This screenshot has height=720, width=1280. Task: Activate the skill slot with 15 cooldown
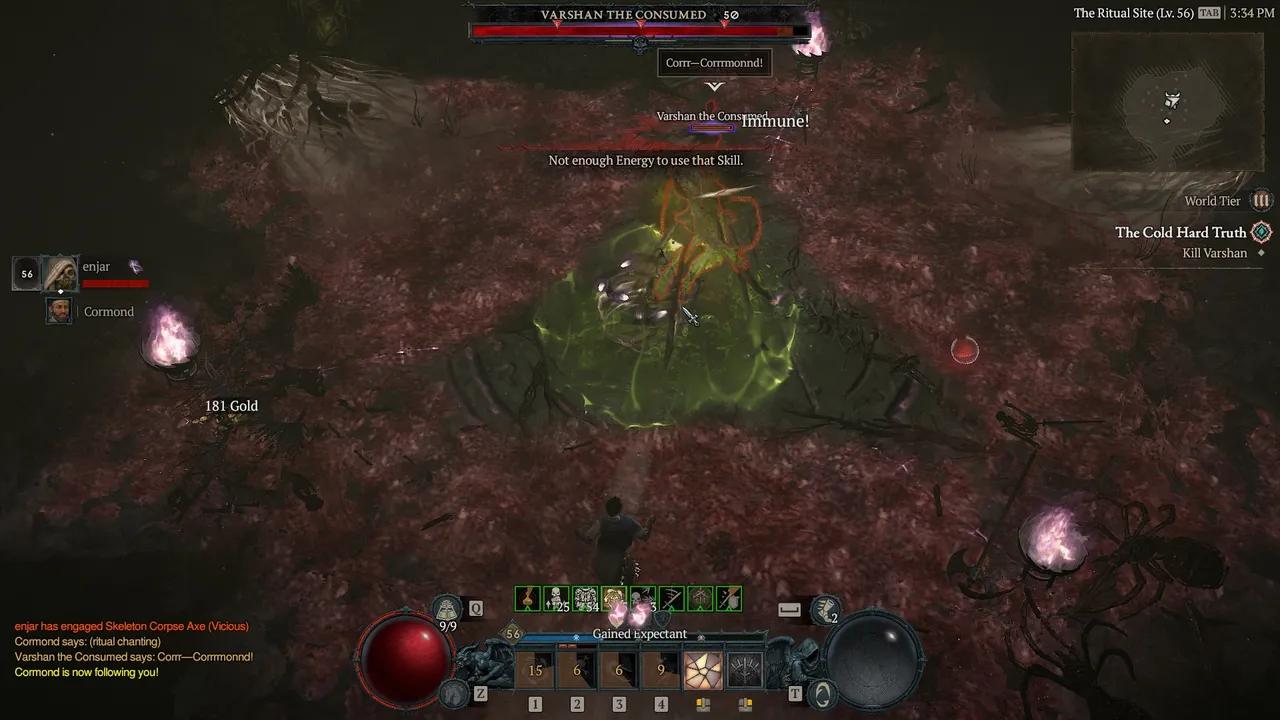(535, 670)
